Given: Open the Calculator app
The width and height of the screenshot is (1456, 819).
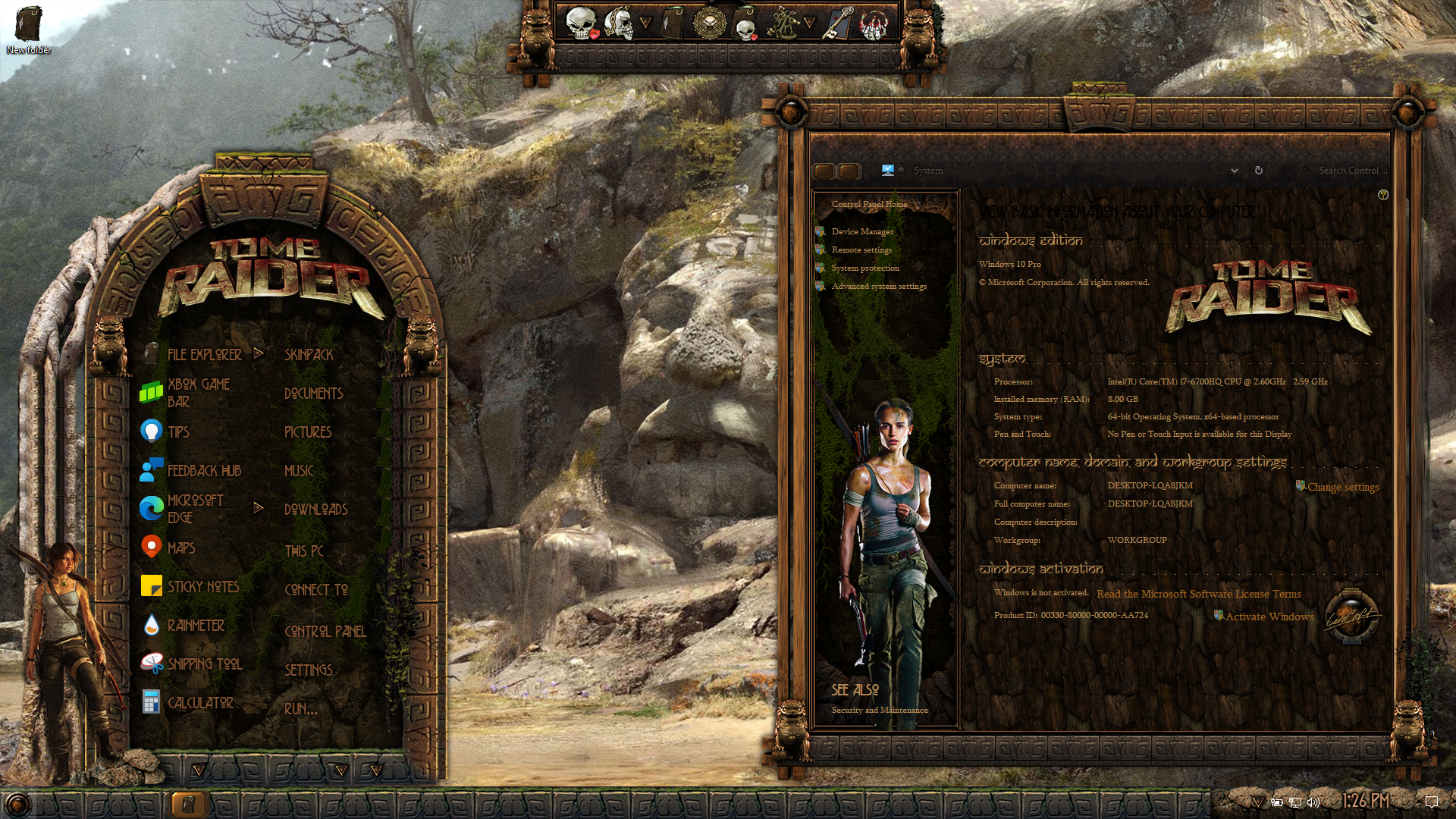Looking at the screenshot, I should coord(199,703).
